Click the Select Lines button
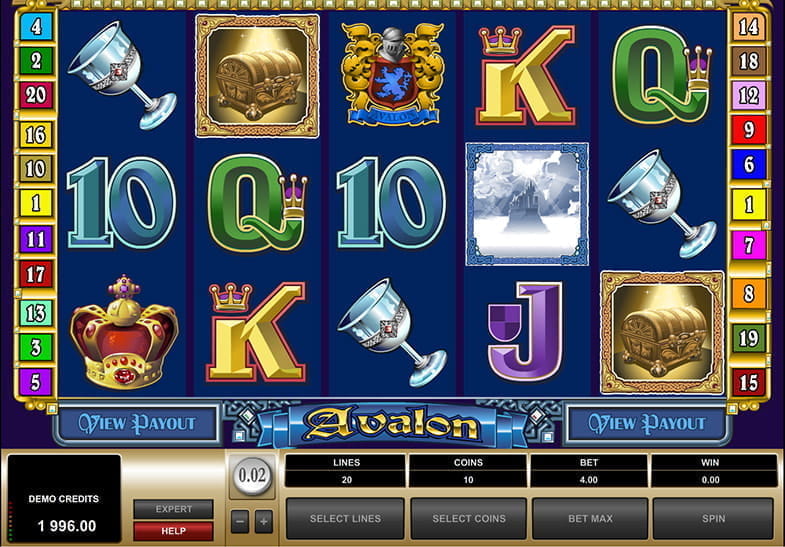This screenshot has height=547, width=785. 345,518
